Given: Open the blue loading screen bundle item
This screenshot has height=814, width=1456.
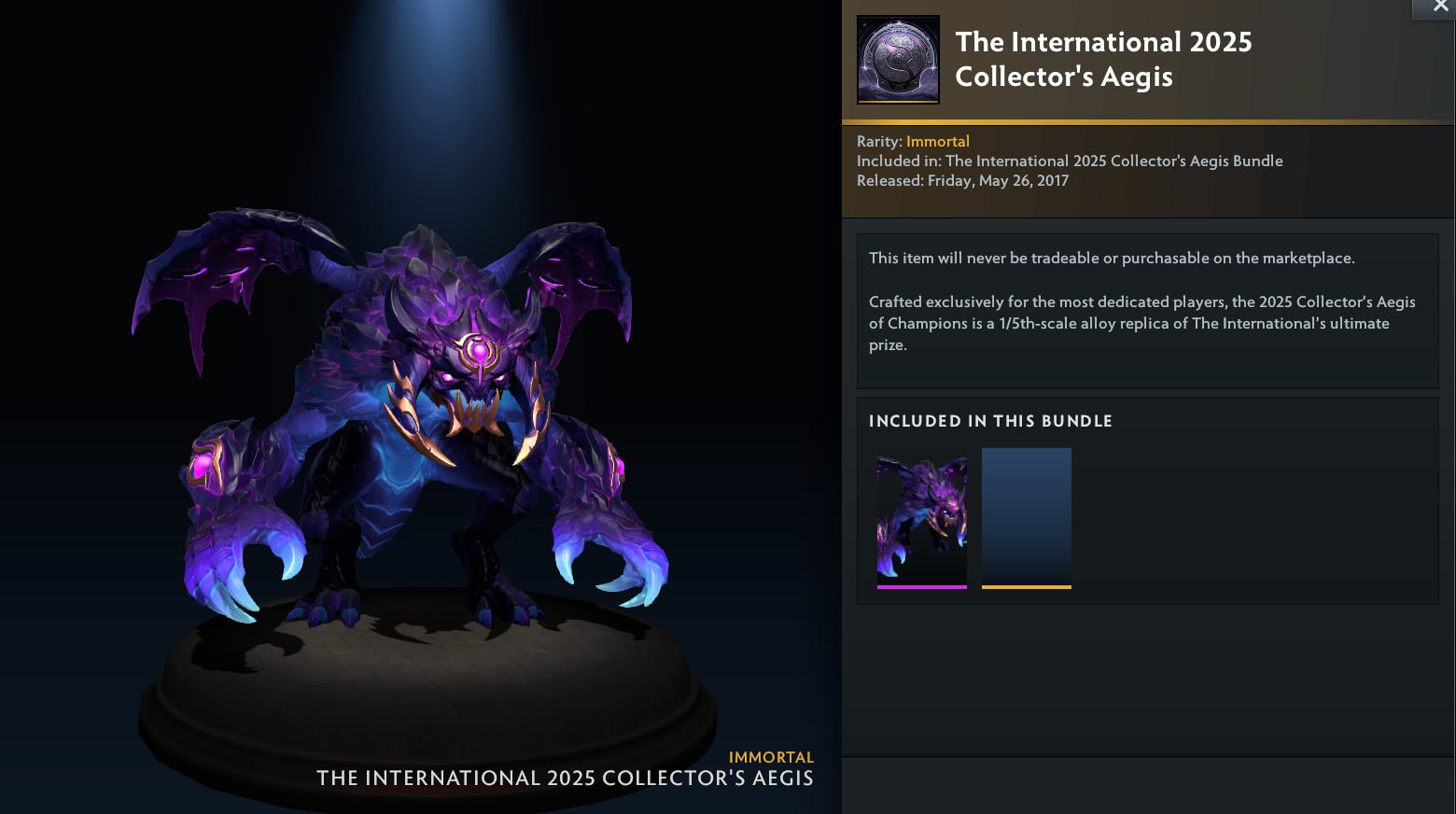Looking at the screenshot, I should [1027, 516].
